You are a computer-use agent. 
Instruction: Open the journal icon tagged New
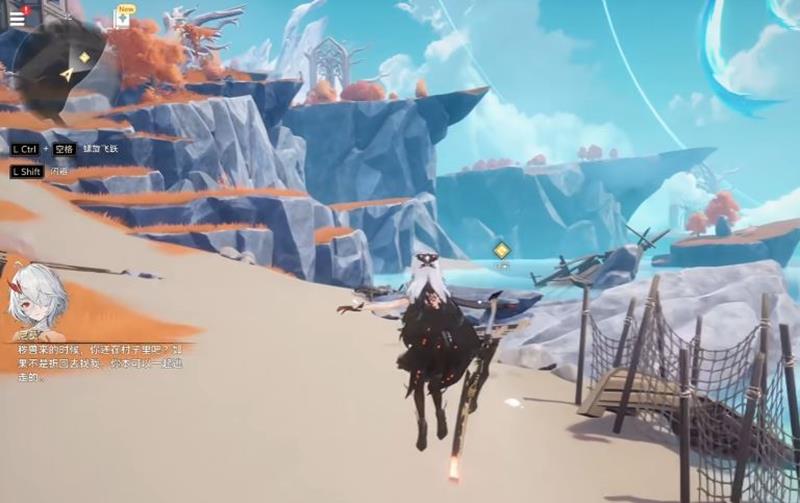point(123,20)
